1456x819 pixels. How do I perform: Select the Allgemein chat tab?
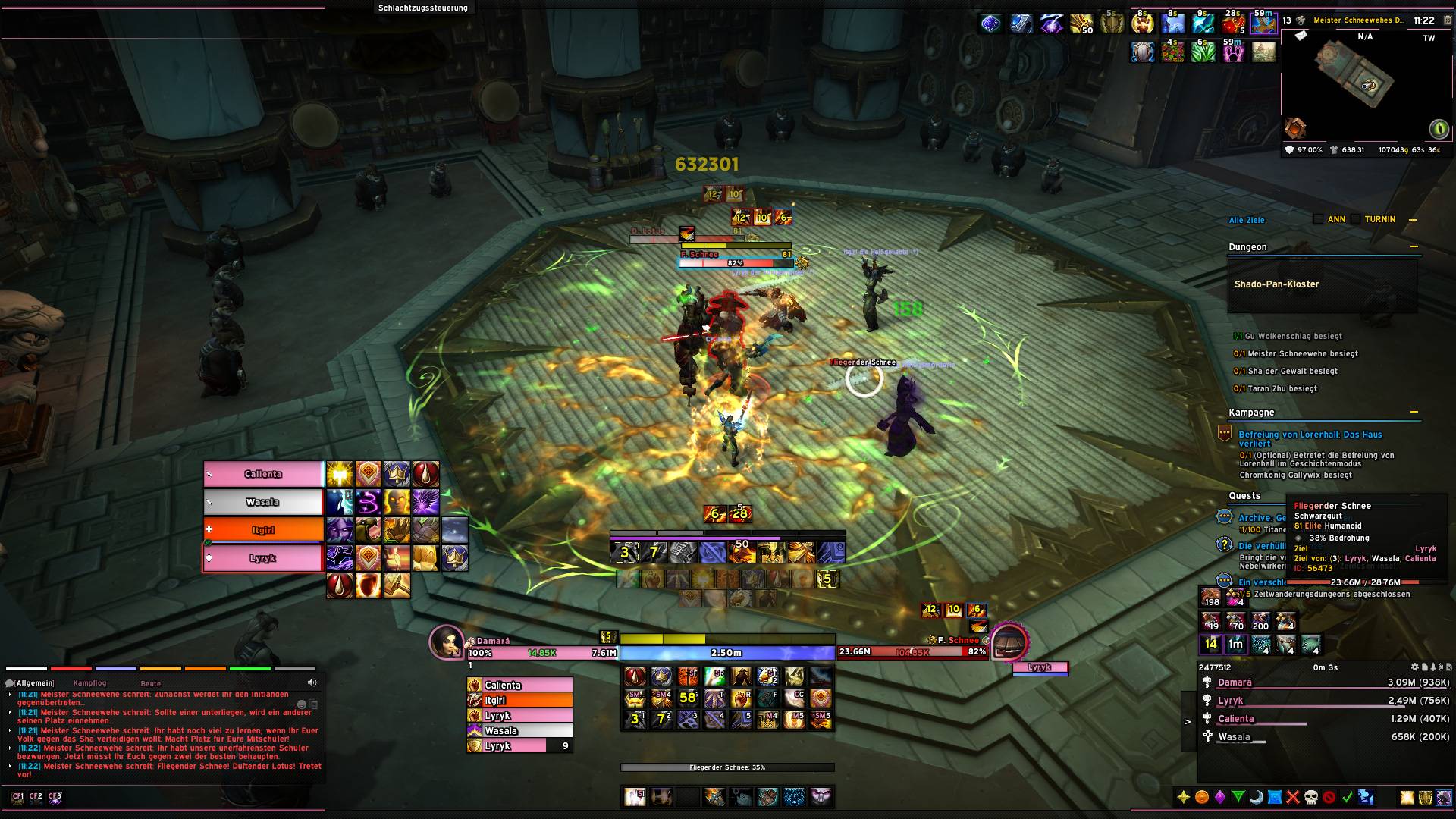(x=33, y=683)
